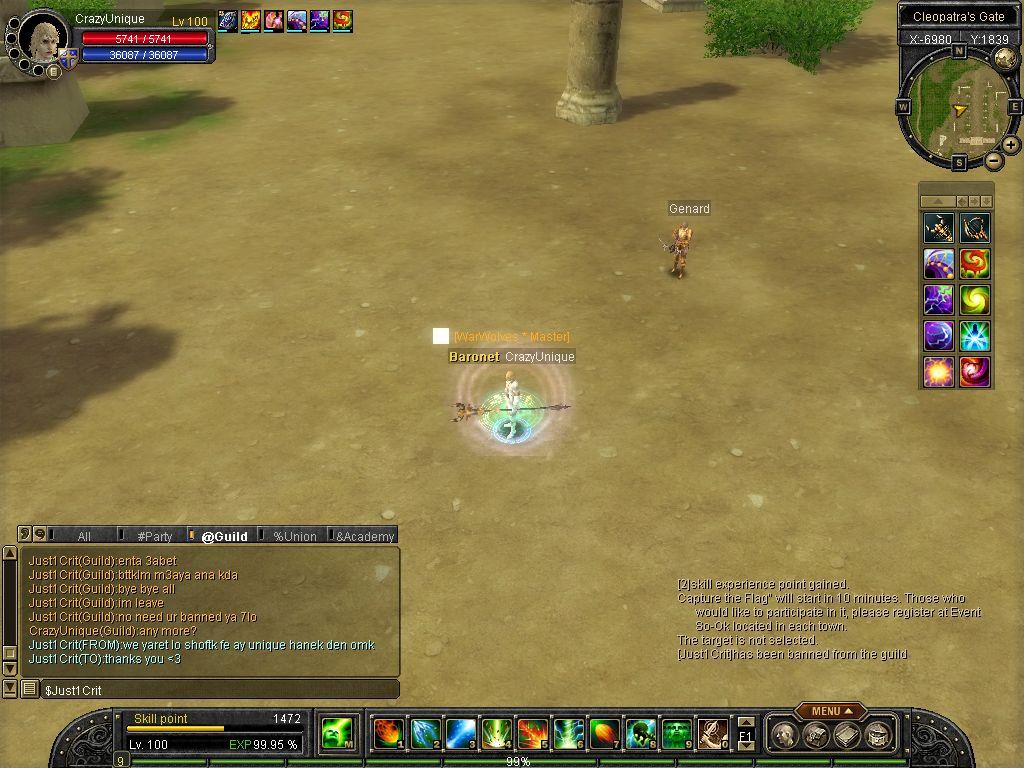Use the ice skill in hotbar slot 3
The image size is (1024, 768).
click(460, 734)
